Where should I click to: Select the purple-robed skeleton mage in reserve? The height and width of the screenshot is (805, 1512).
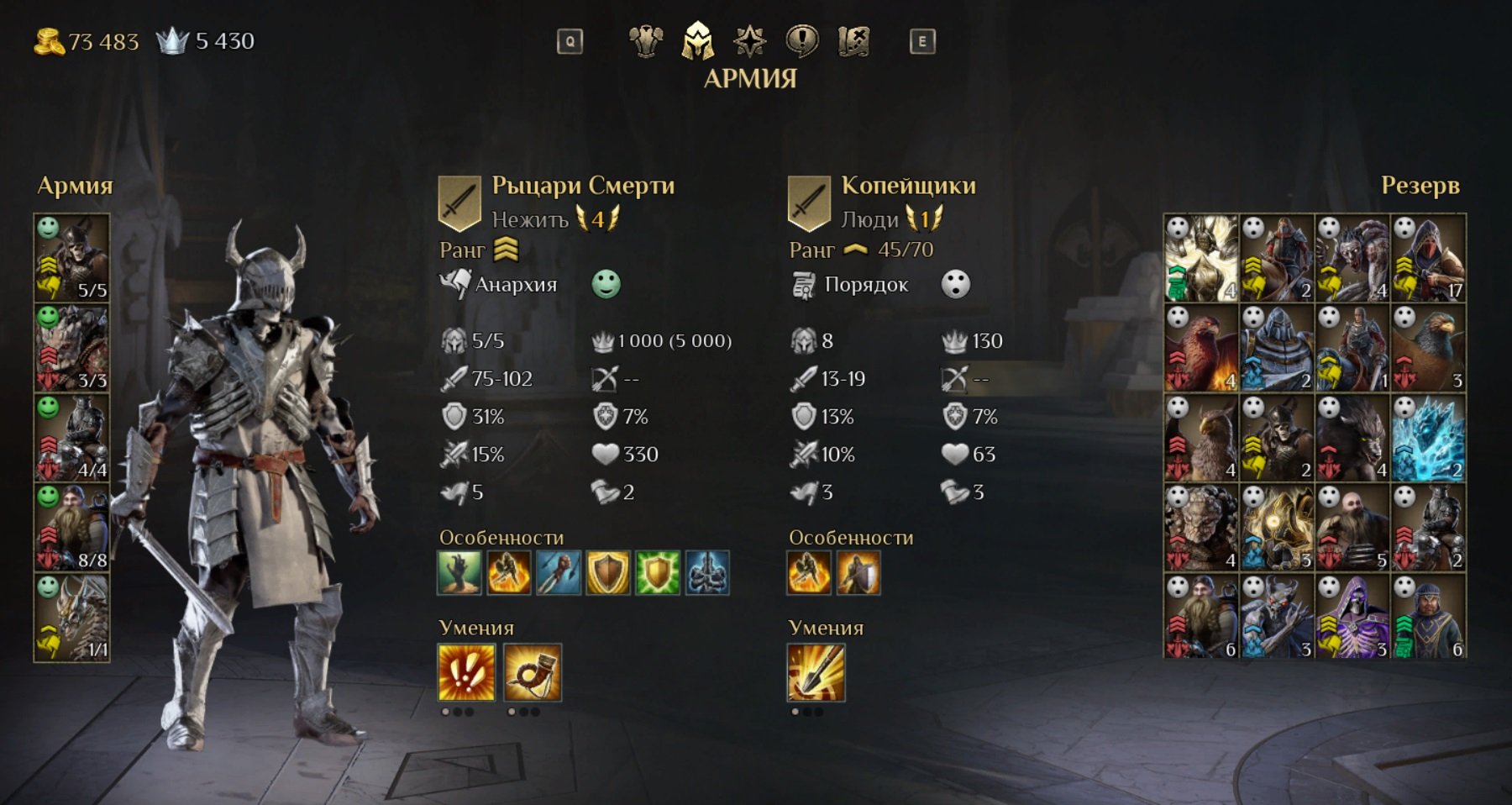[1352, 618]
